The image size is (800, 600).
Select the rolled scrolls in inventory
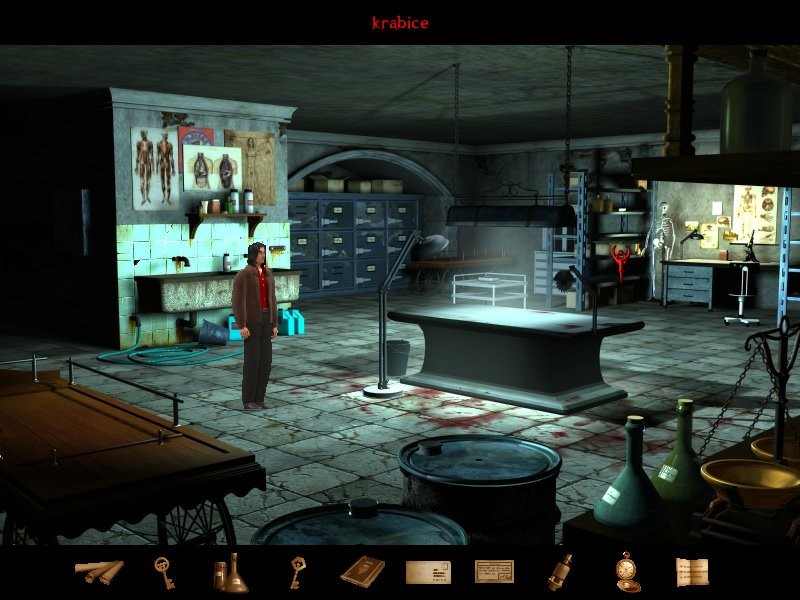tap(99, 572)
